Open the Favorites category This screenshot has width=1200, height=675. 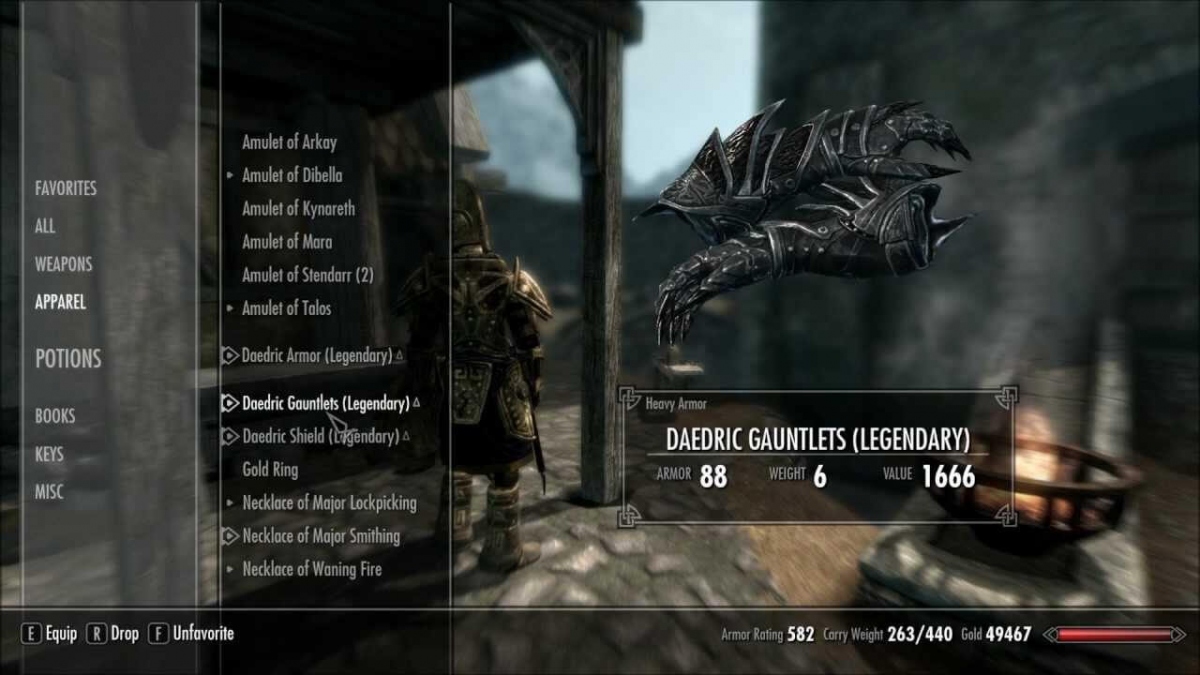click(66, 188)
